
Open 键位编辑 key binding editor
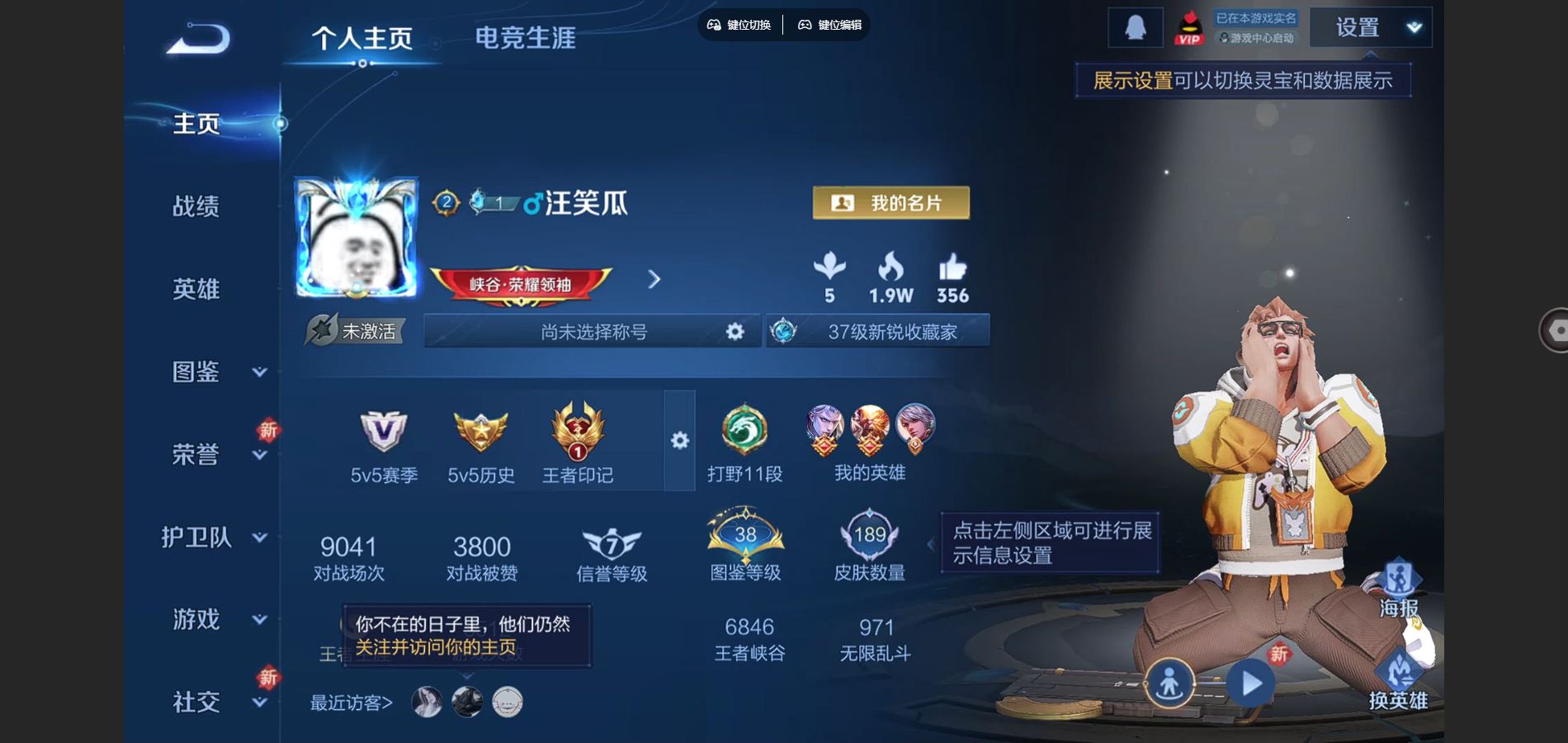[x=828, y=26]
